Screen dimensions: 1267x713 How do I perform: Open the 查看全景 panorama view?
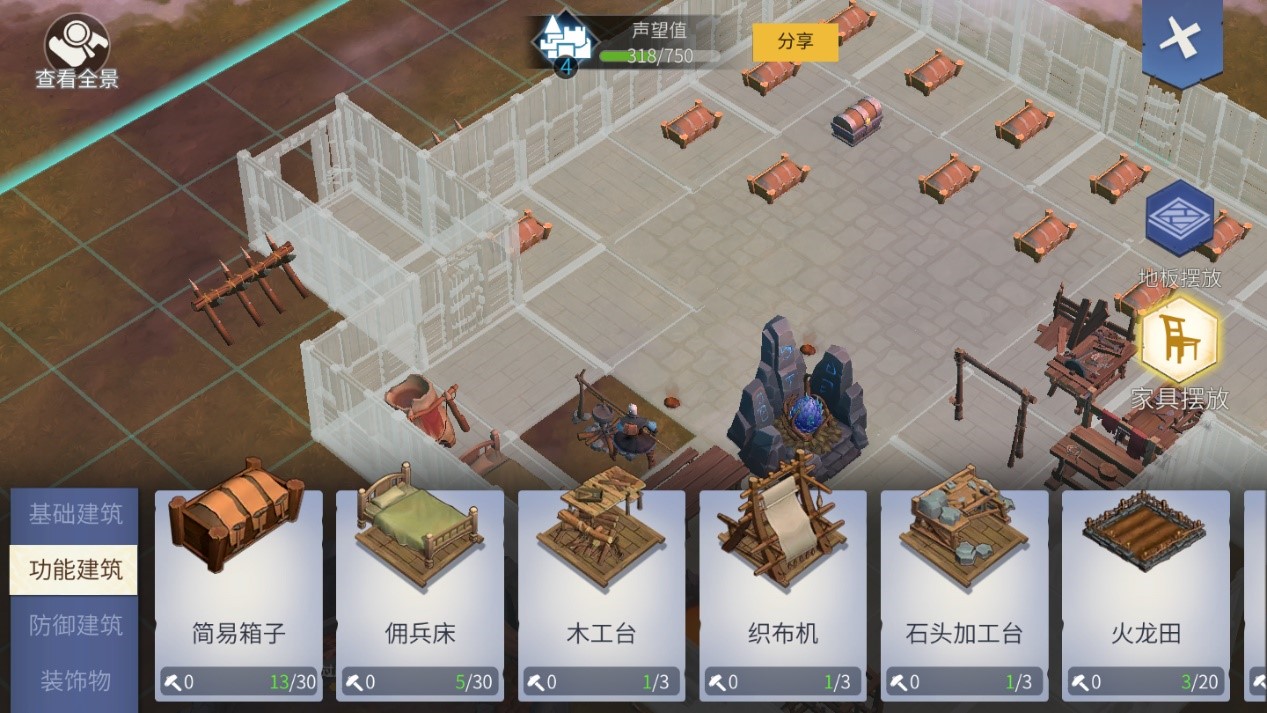(77, 52)
